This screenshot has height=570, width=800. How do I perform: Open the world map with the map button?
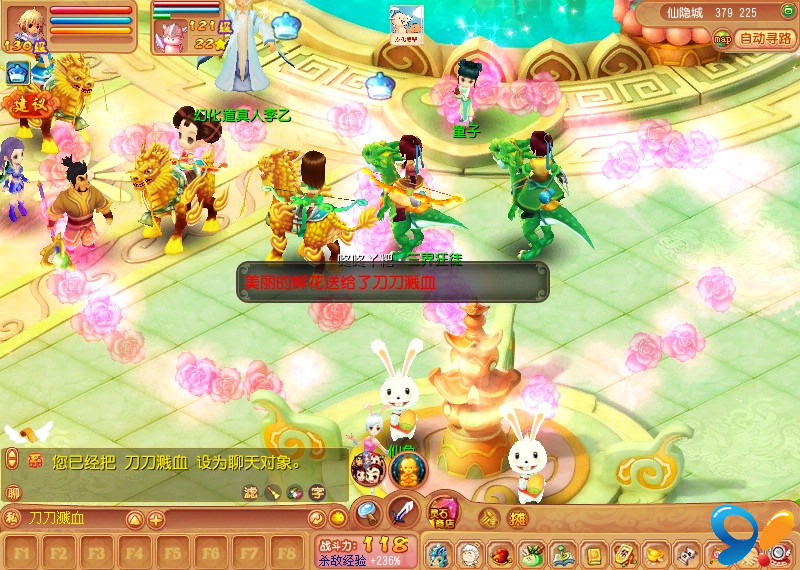click(x=723, y=38)
